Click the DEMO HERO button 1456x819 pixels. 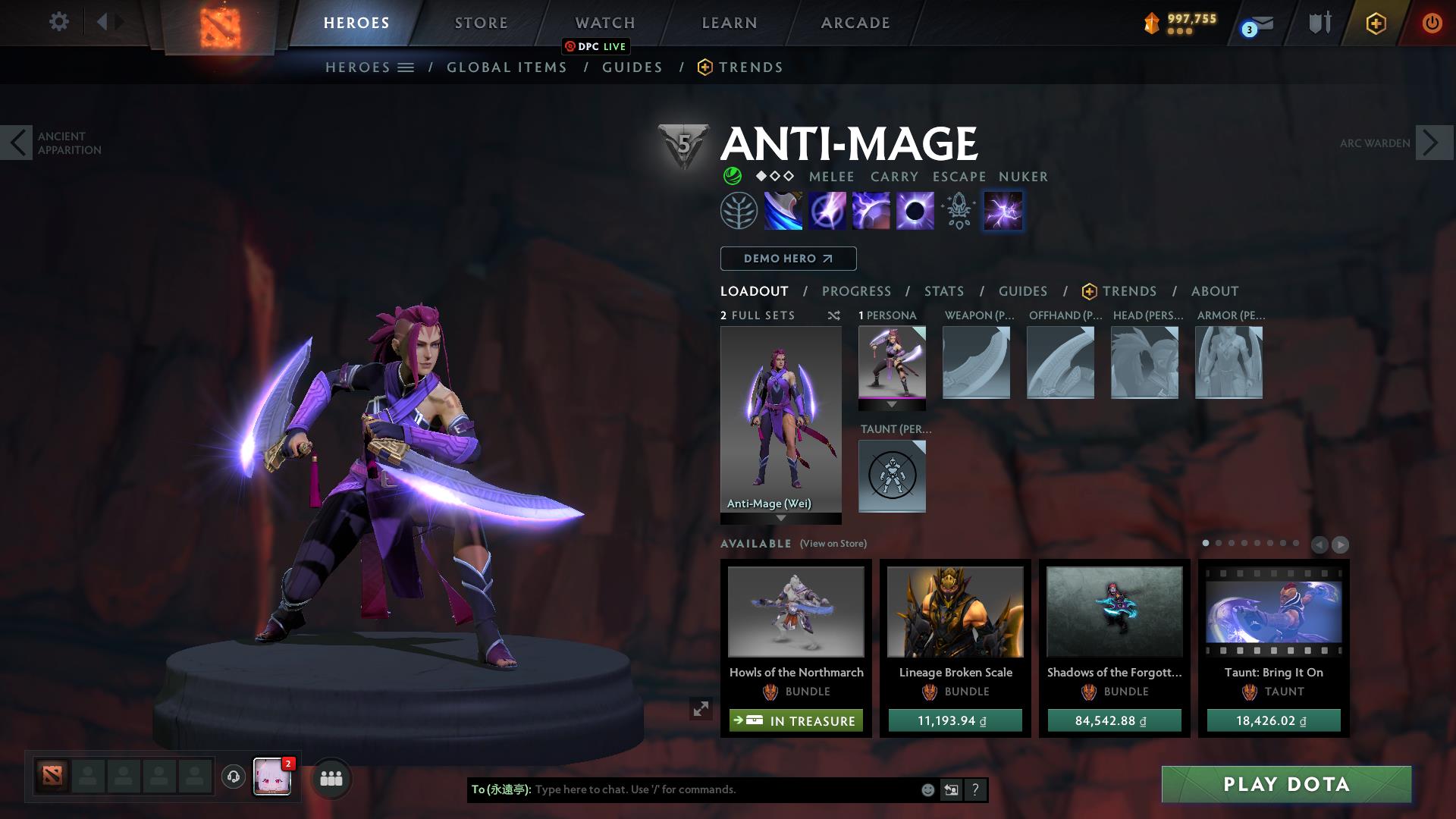(x=787, y=258)
